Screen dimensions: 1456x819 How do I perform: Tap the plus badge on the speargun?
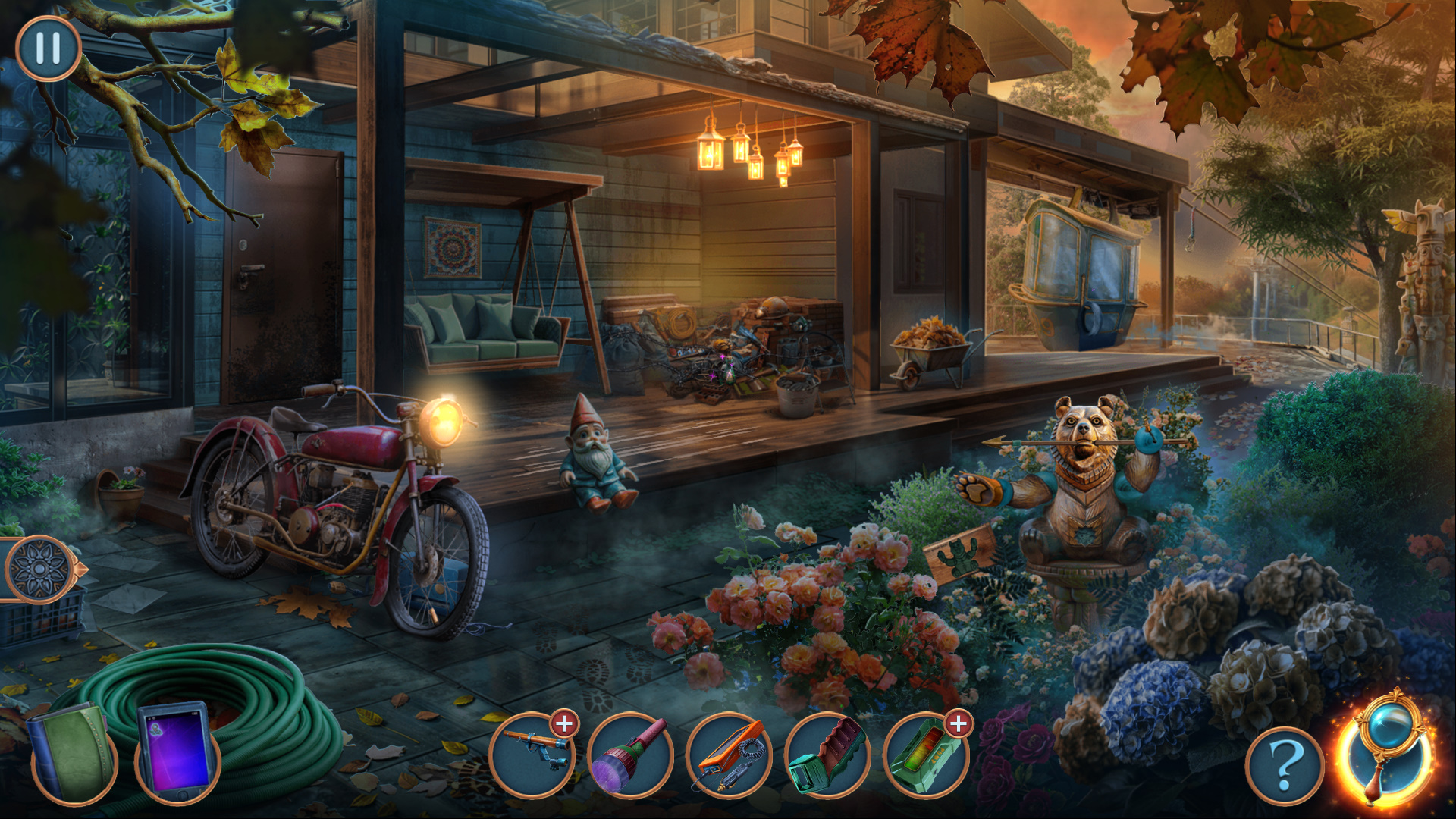(x=564, y=724)
